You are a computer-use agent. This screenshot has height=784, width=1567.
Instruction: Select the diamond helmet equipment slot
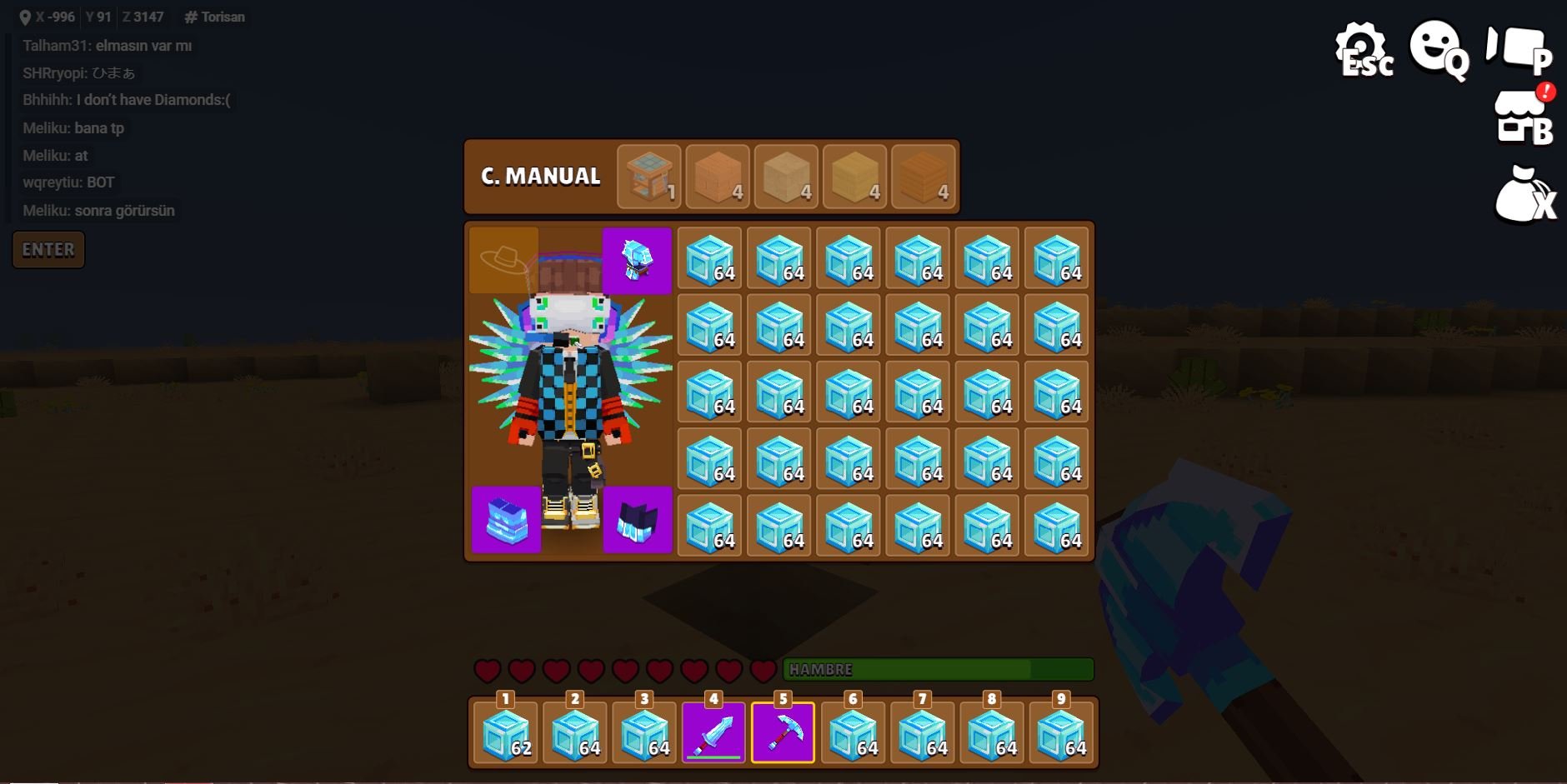point(637,261)
